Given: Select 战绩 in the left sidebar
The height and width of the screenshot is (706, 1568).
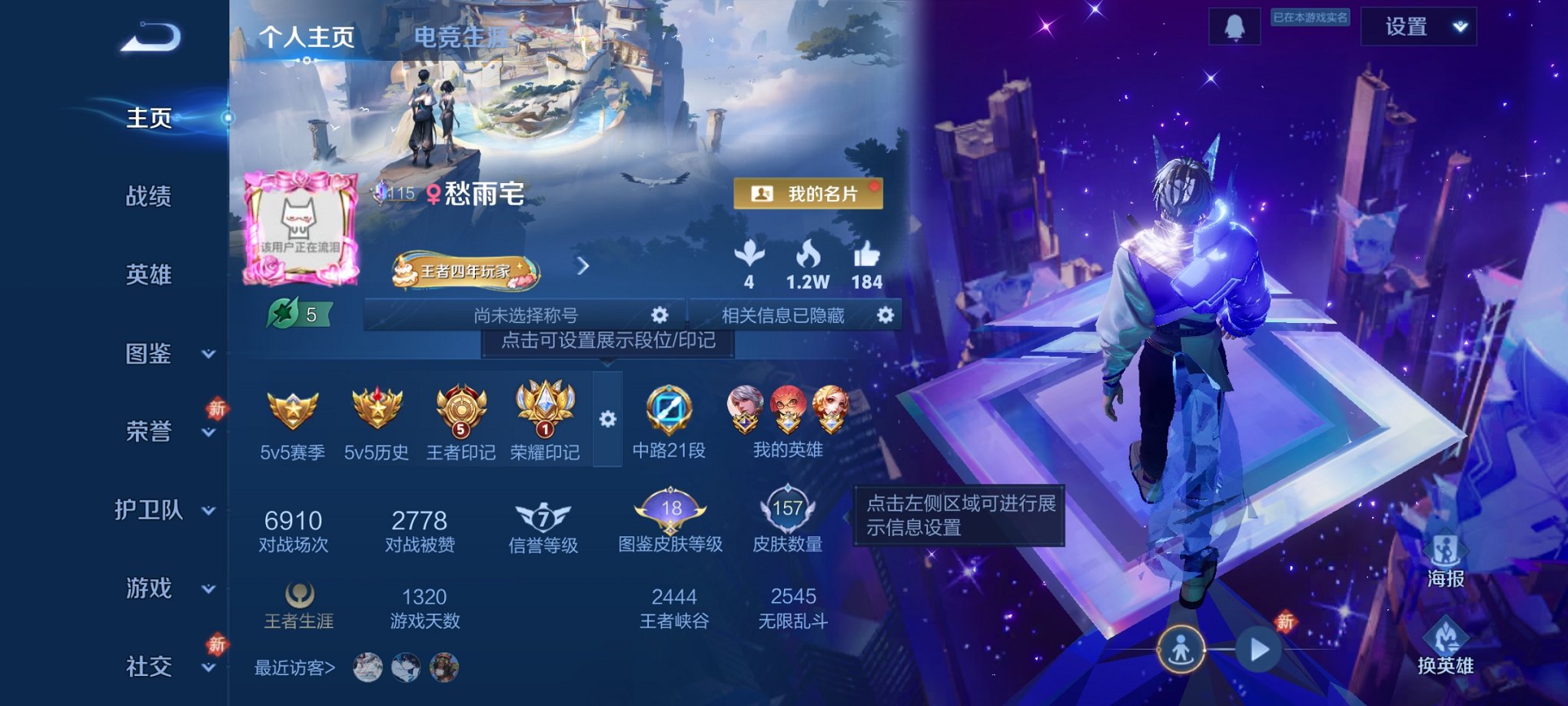Looking at the screenshot, I should (x=148, y=197).
